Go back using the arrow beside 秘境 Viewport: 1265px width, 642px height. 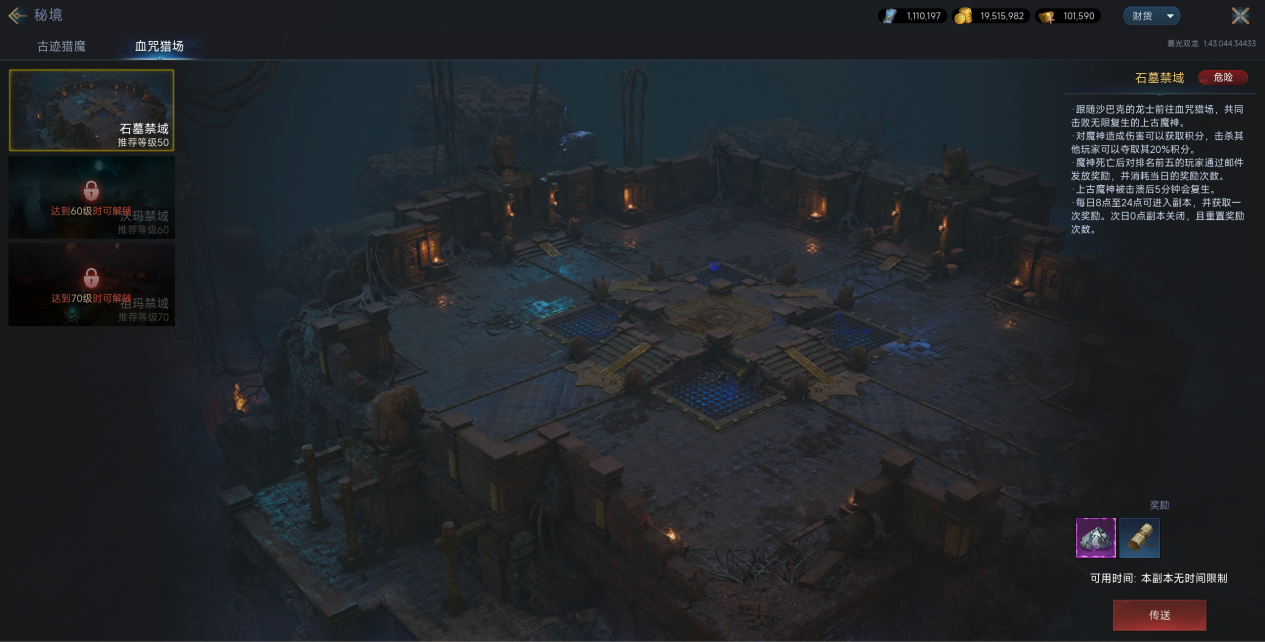tap(17, 16)
